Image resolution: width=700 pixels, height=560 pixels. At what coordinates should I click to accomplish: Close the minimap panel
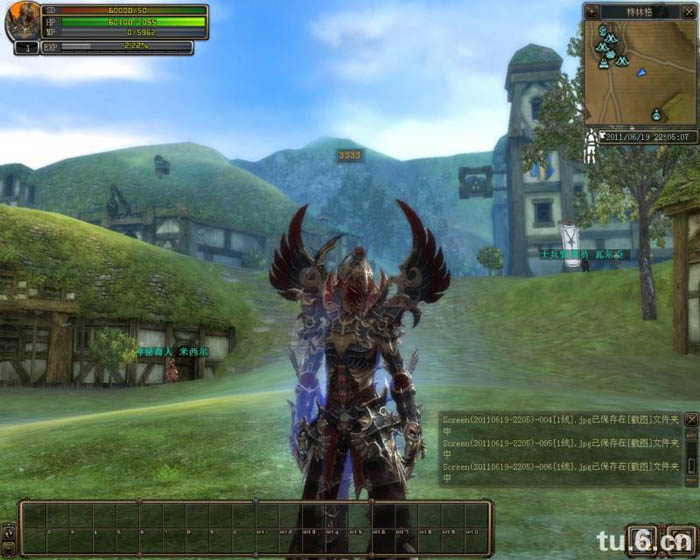(x=688, y=11)
